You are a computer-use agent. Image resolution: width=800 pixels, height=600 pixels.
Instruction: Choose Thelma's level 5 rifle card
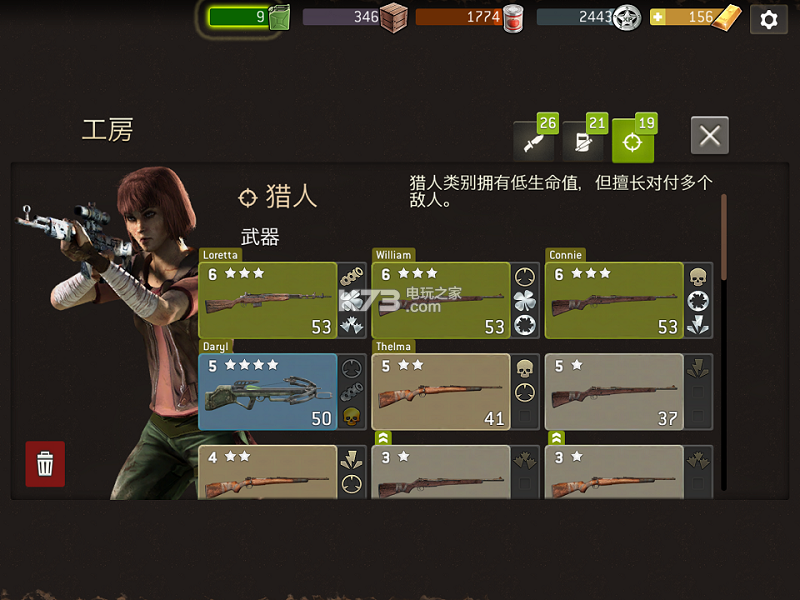click(x=440, y=391)
